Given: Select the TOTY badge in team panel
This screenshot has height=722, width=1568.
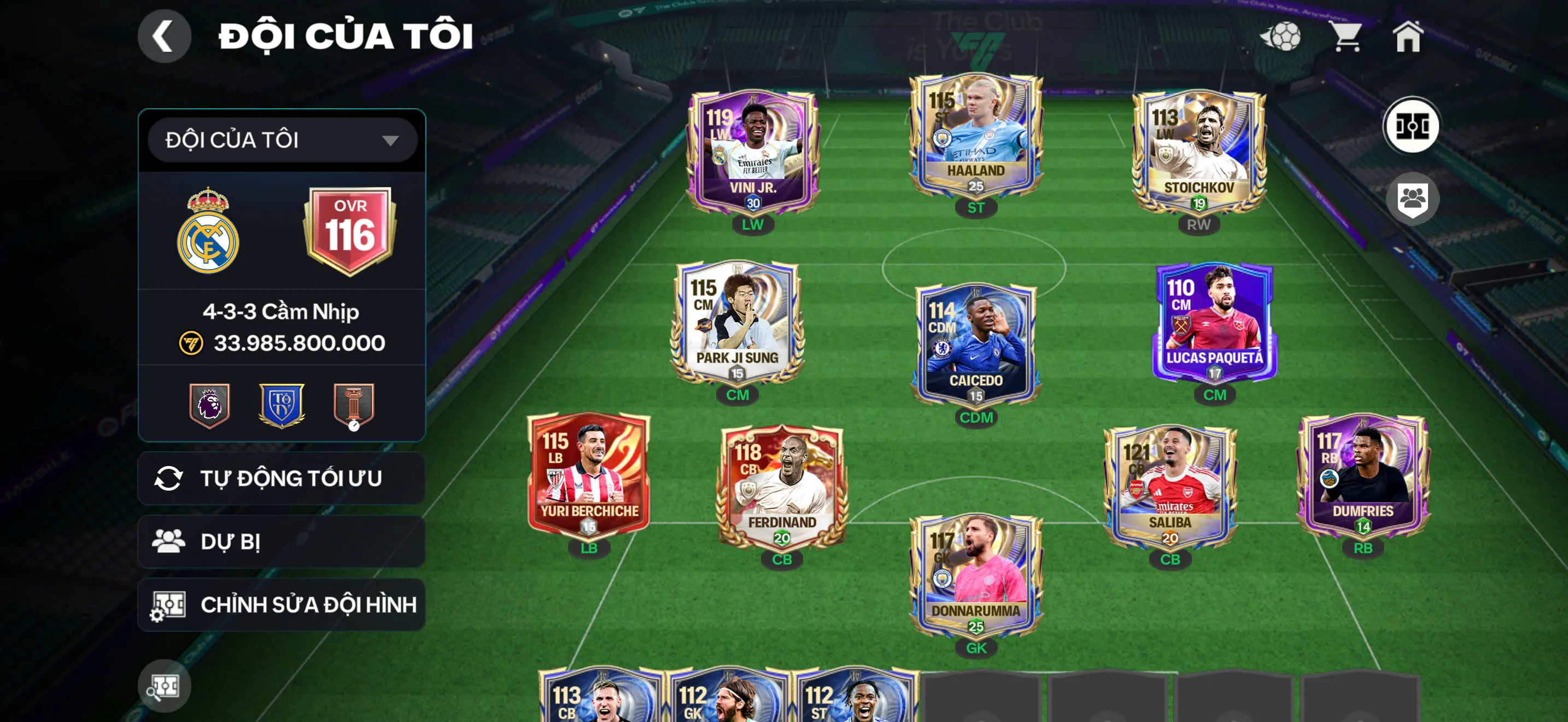Looking at the screenshot, I should [x=282, y=404].
